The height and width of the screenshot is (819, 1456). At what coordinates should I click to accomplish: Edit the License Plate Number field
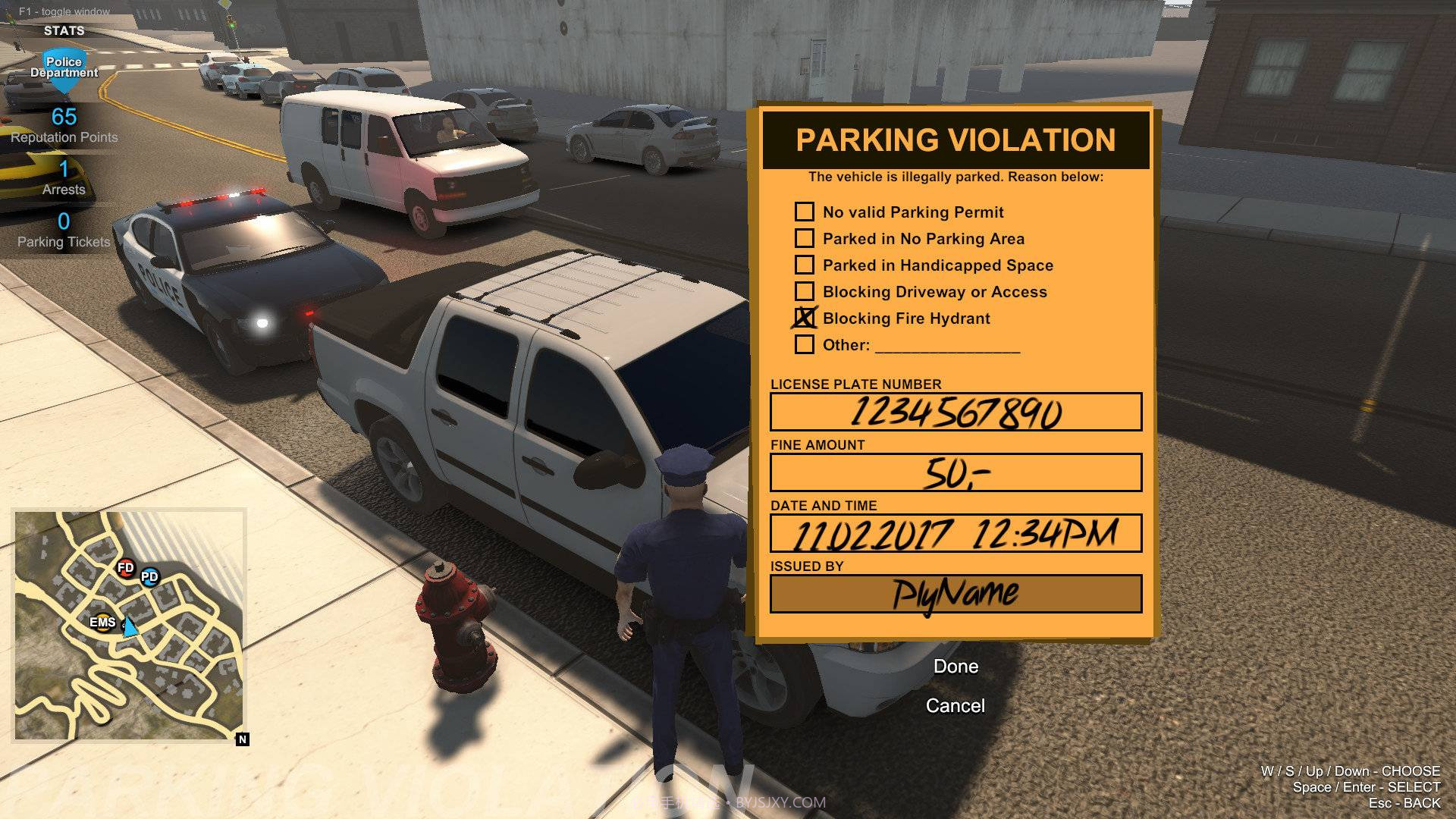click(x=955, y=412)
